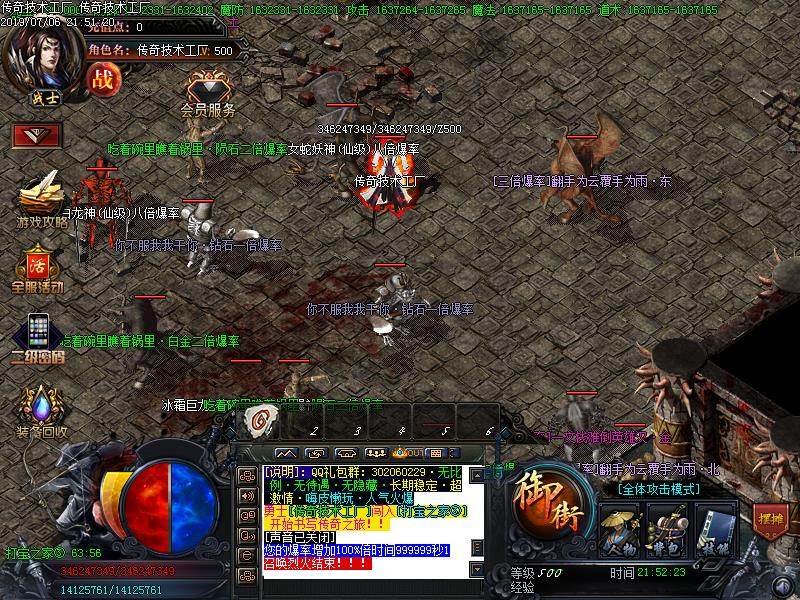Select the swirl item in the first hotbar slot
Screen dimensions: 800x600
click(x=263, y=422)
